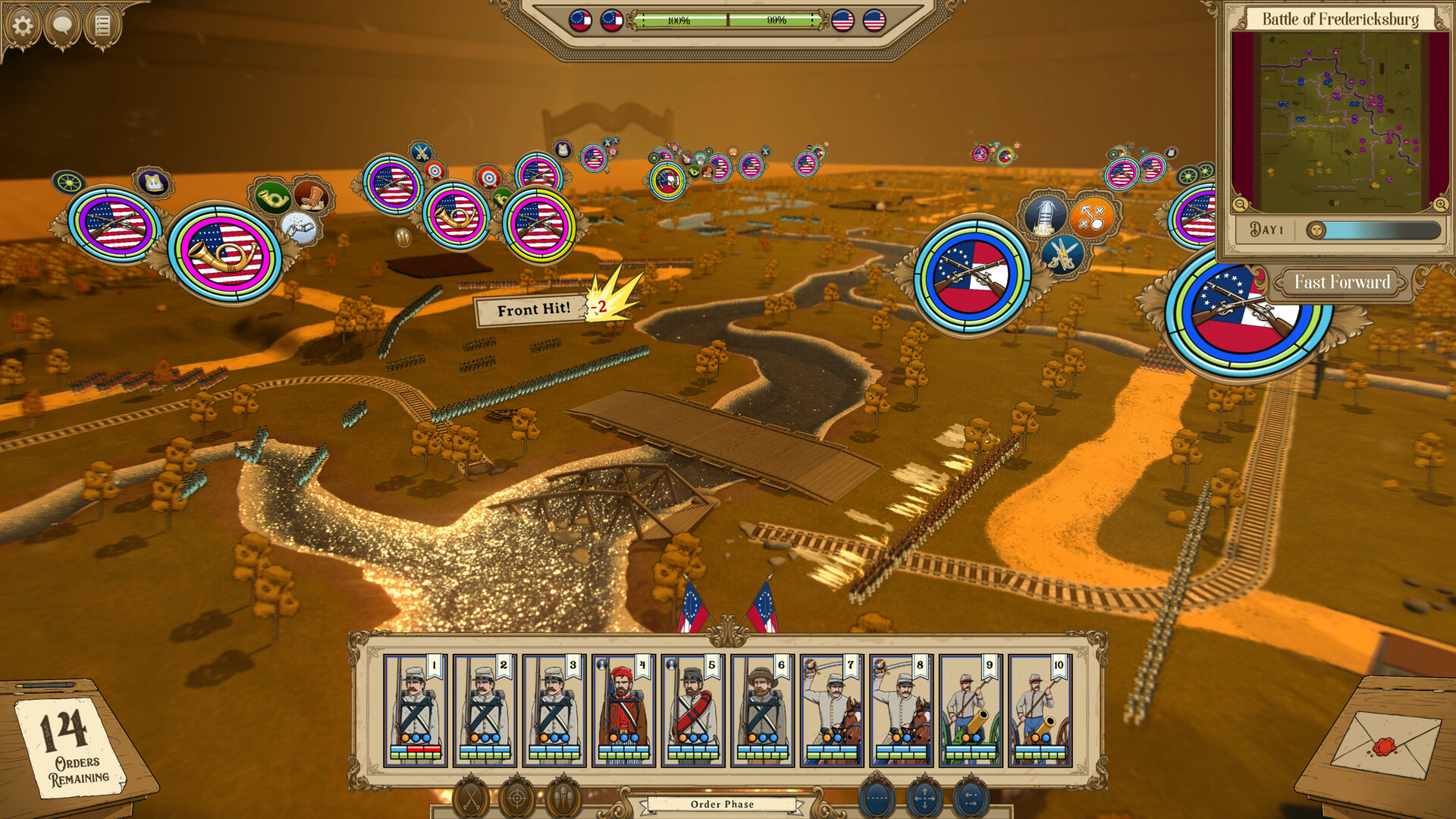Activate the charge ability with lightning swords
This screenshot has height=819, width=1456.
(1064, 254)
